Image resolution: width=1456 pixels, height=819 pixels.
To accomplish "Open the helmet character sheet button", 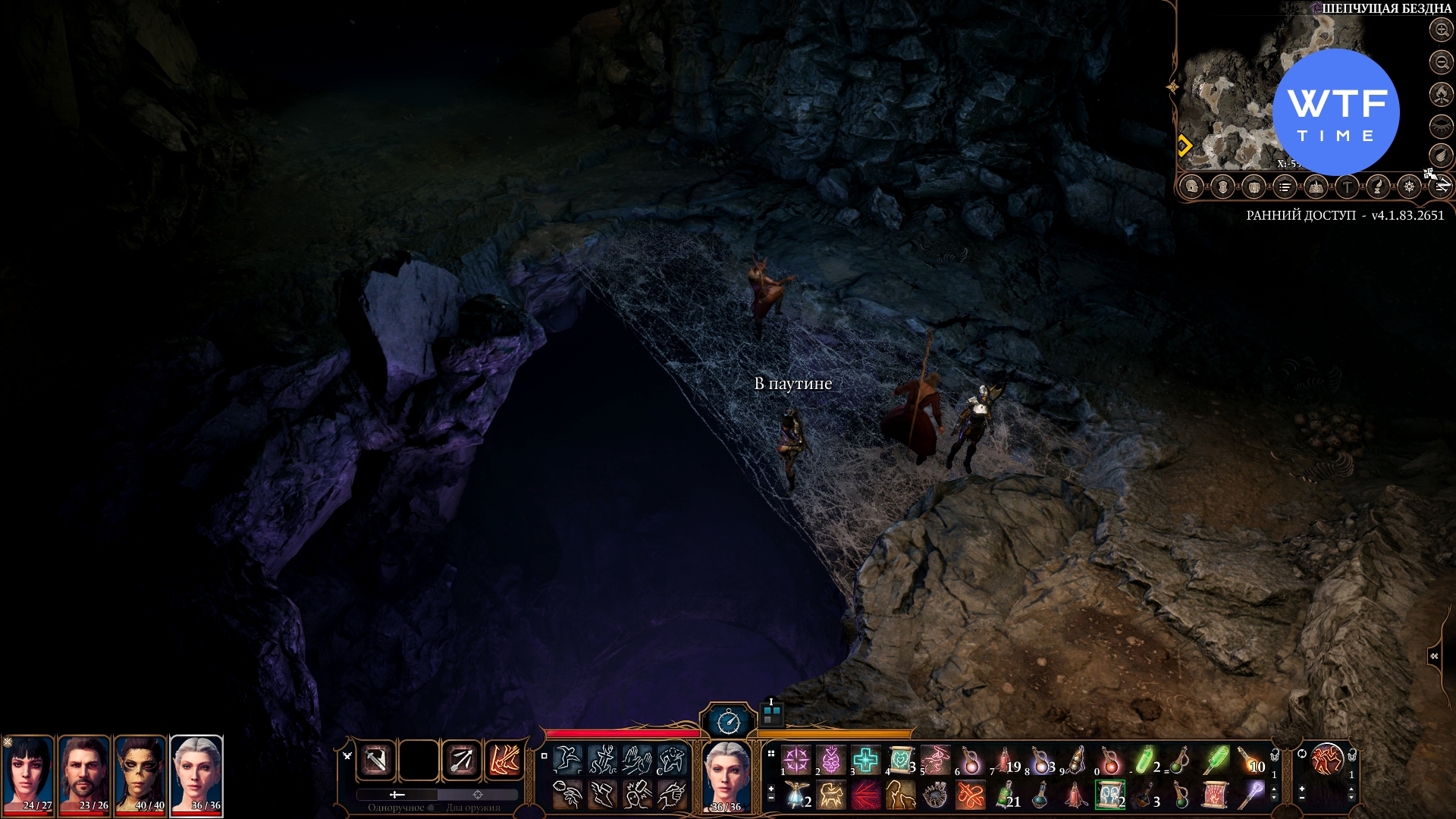I will [x=1192, y=186].
